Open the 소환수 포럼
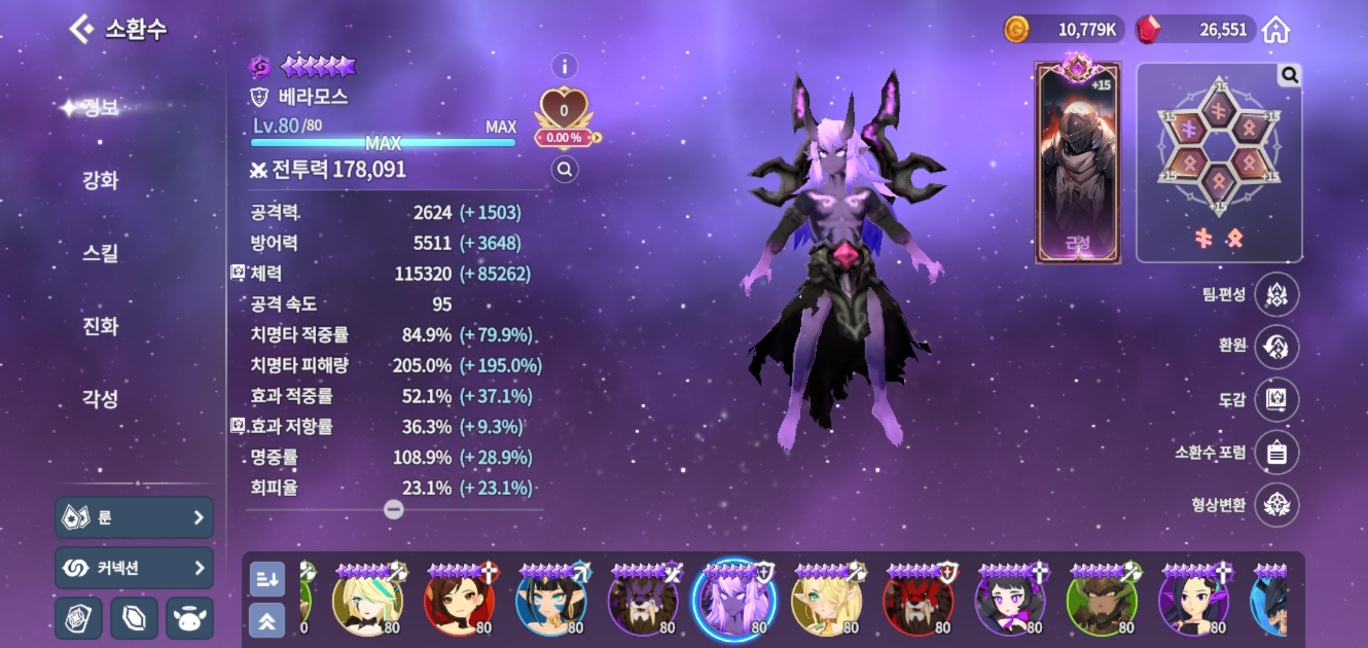The height and width of the screenshot is (648, 1368). tap(1276, 452)
